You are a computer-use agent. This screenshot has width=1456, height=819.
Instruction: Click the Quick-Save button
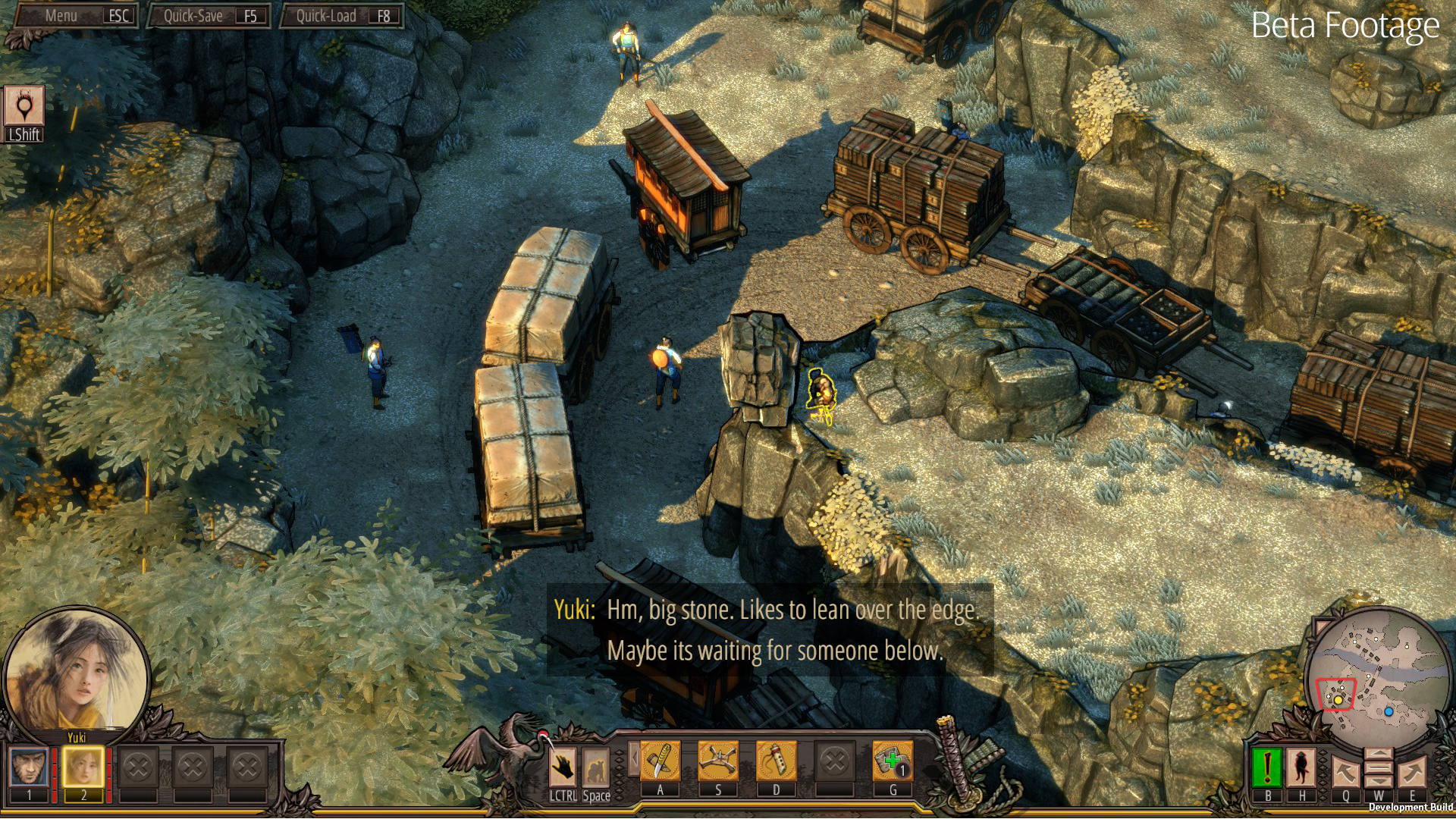tap(209, 16)
